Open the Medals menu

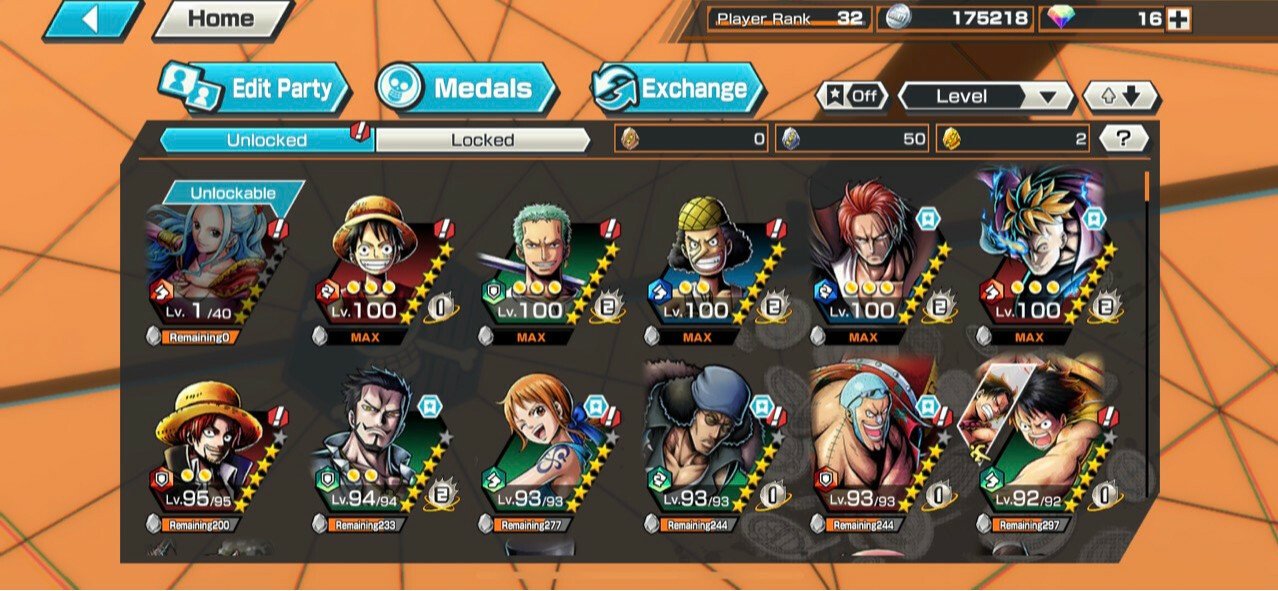coord(466,89)
